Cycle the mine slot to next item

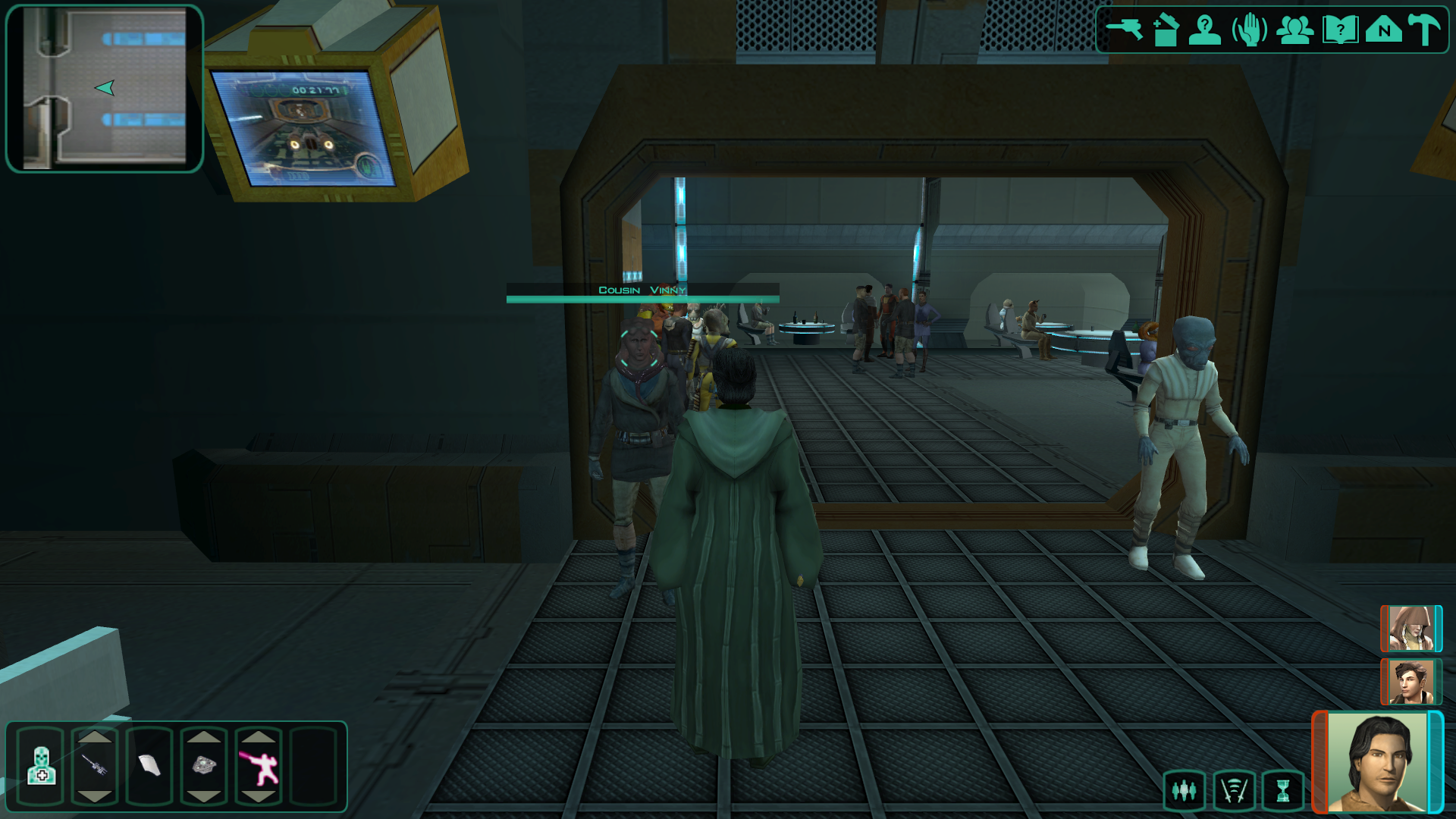(x=204, y=796)
